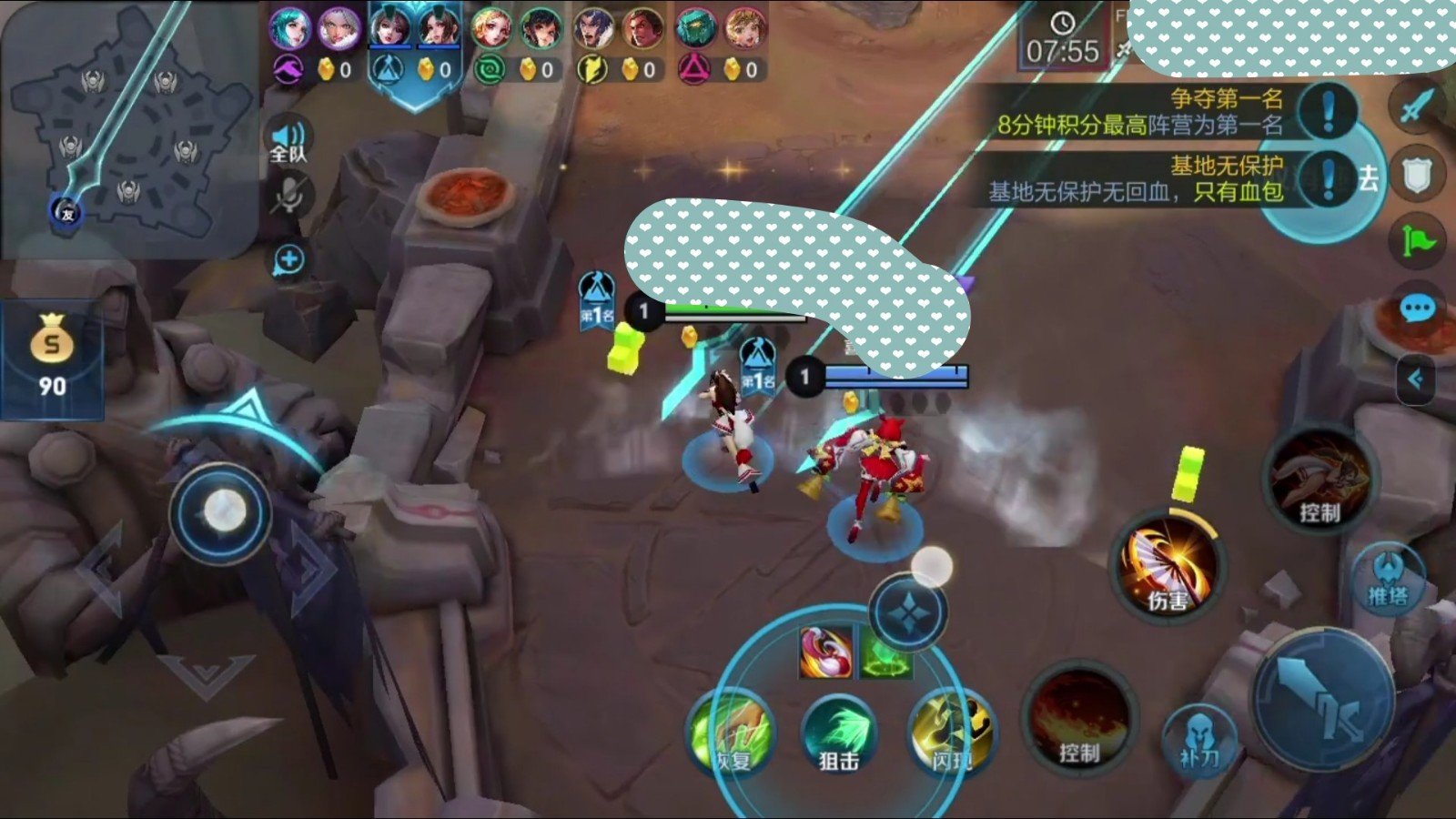Tap the 推塔 tower attack button
Screen dimensions: 1456x819
click(x=1387, y=579)
